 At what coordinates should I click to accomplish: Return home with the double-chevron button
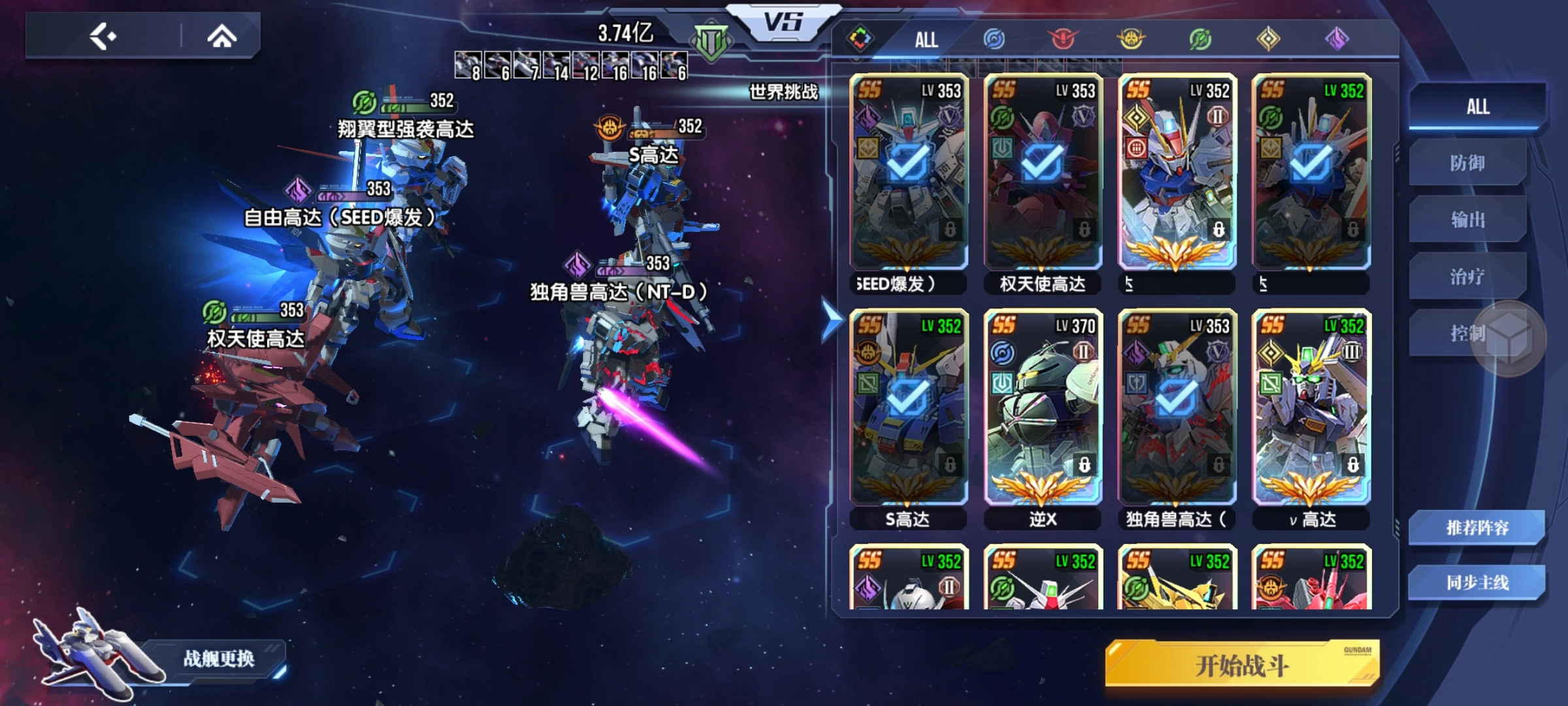coord(221,36)
